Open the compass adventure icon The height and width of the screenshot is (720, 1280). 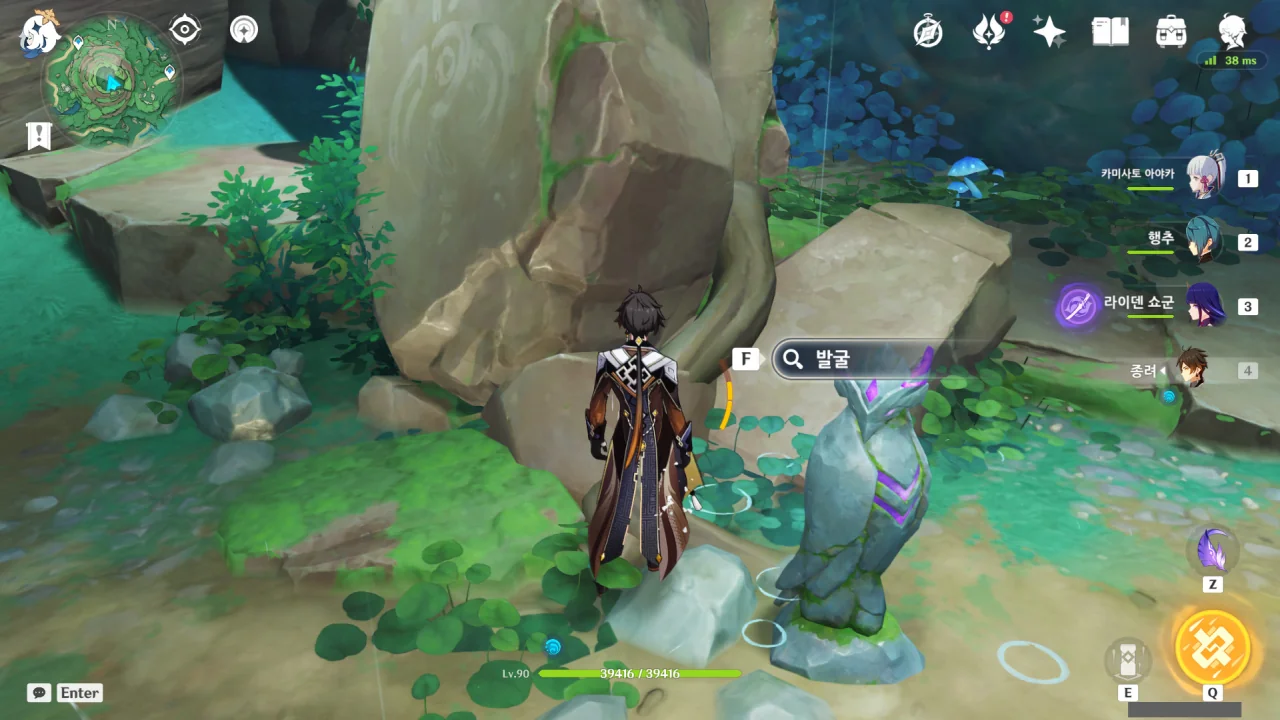click(928, 32)
